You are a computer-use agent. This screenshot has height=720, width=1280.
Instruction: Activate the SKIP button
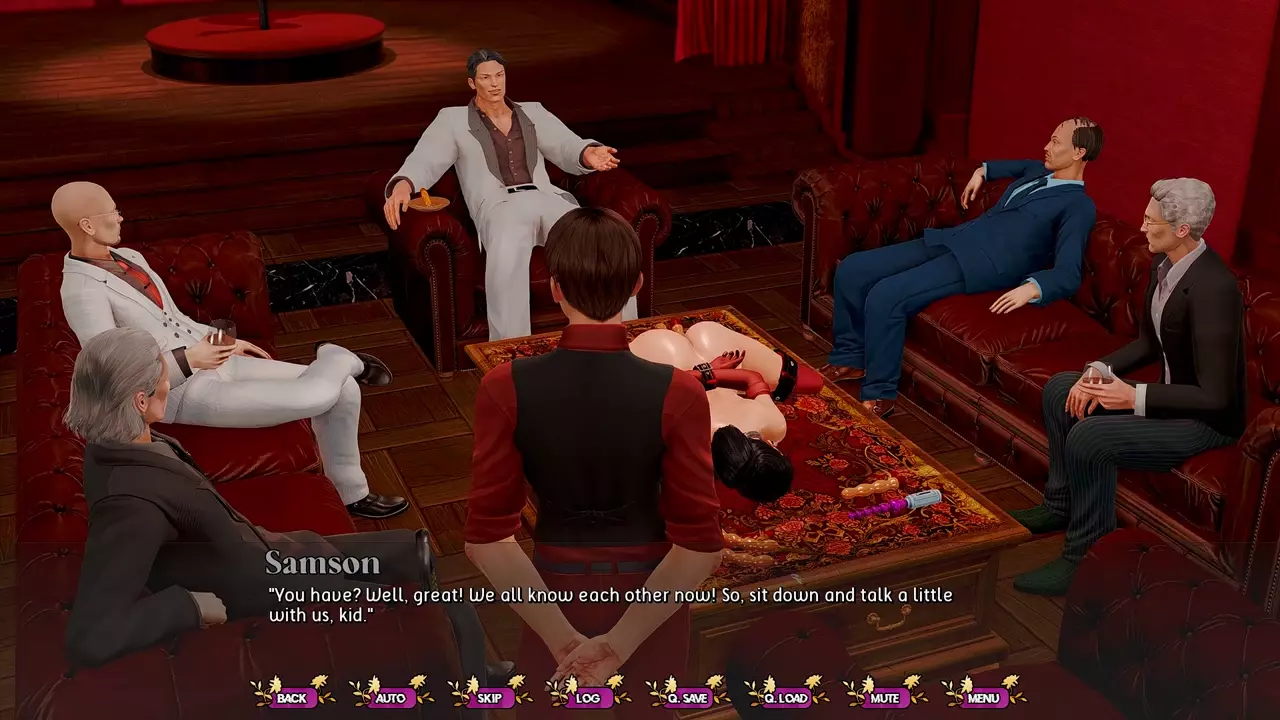pos(489,697)
